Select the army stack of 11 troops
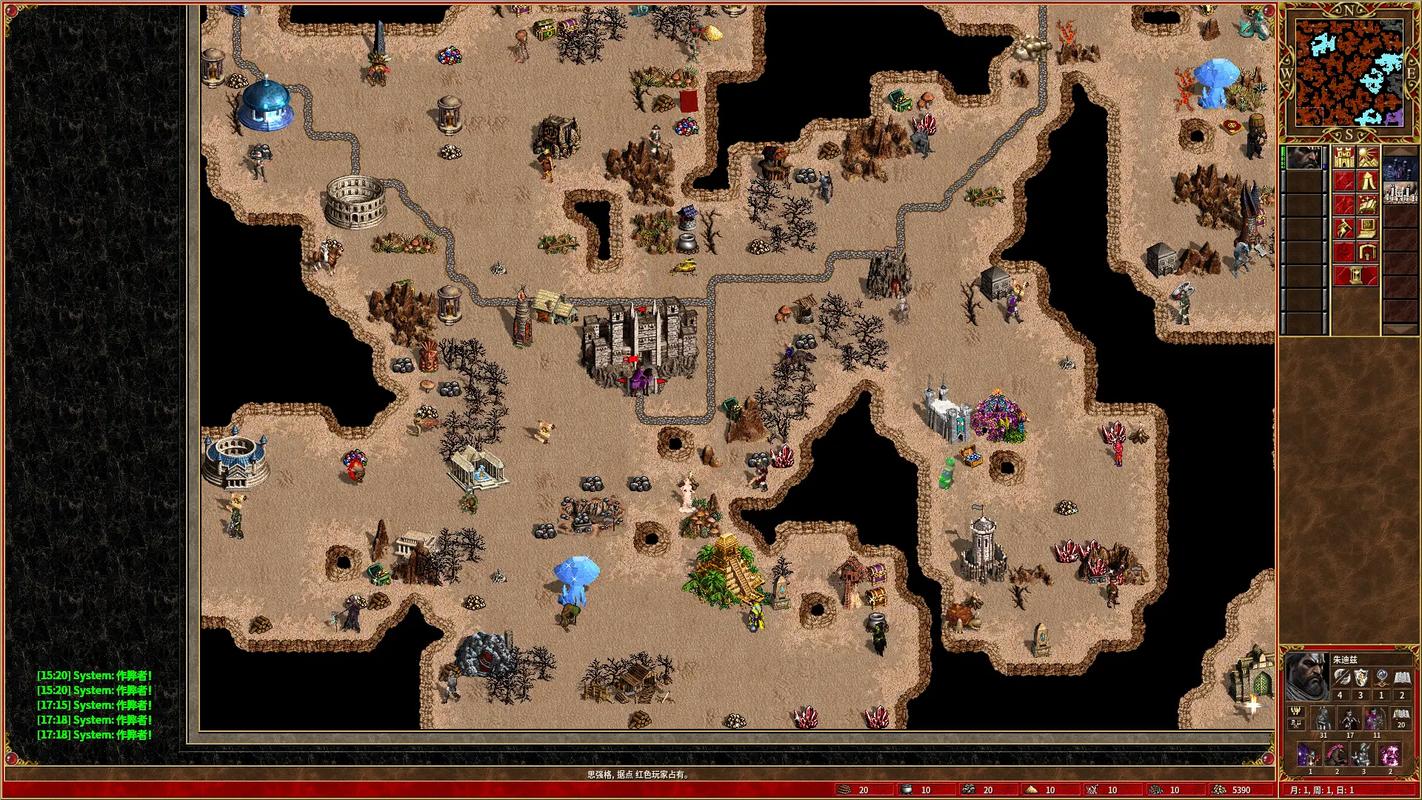The height and width of the screenshot is (800, 1422). click(1375, 720)
